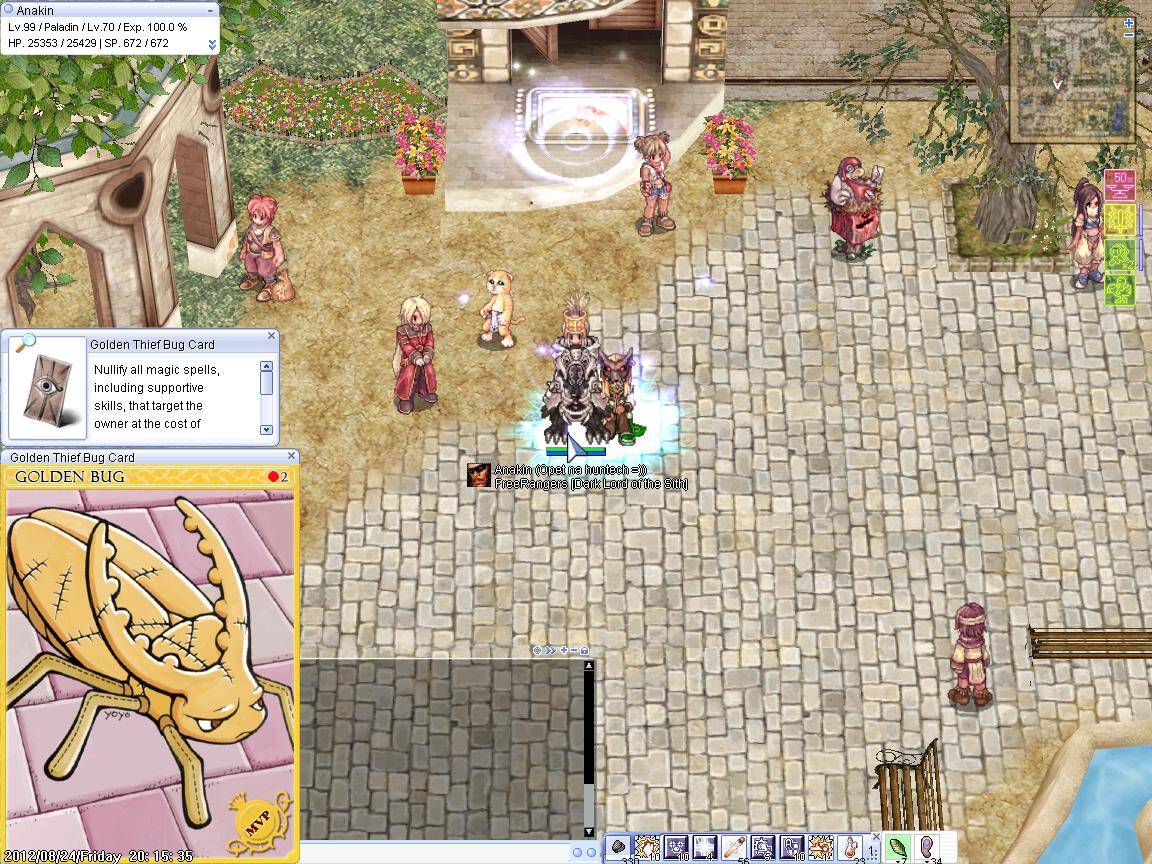Minimize the Anakin basic info window

pyautogui.click(x=211, y=10)
